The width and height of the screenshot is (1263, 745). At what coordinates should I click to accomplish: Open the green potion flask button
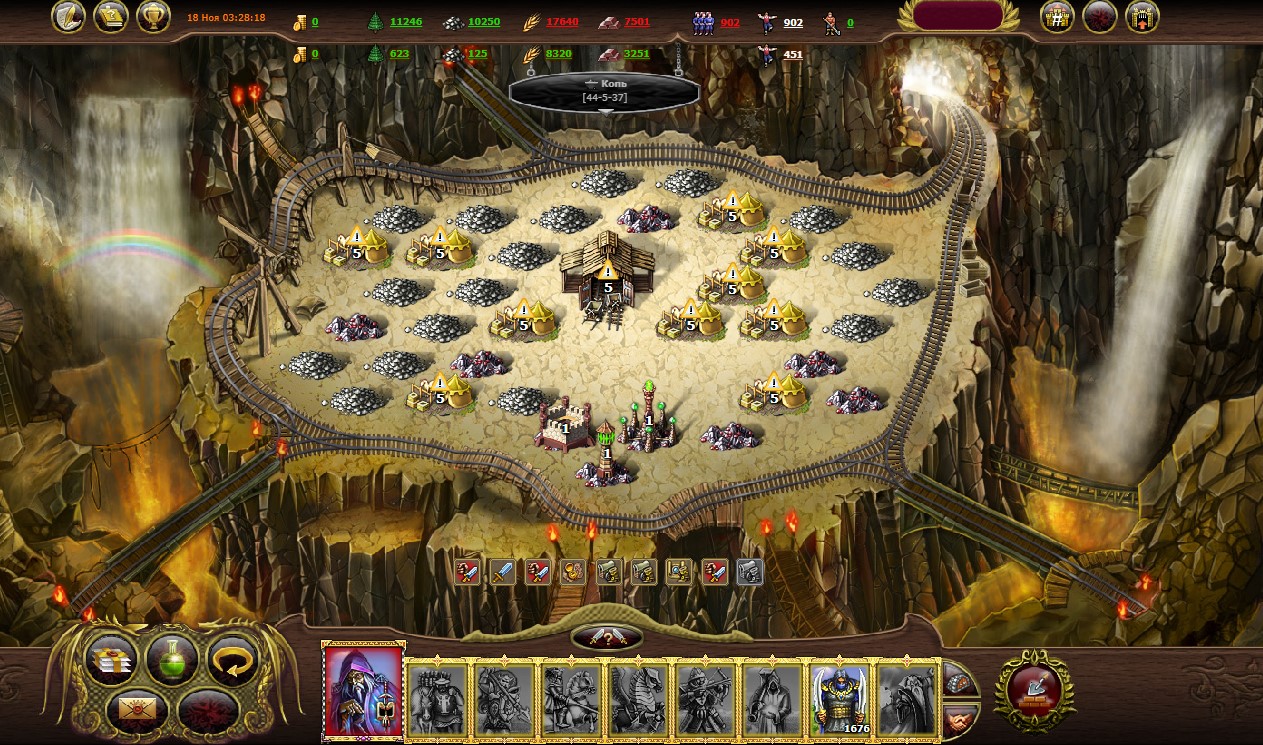pyautogui.click(x=171, y=660)
